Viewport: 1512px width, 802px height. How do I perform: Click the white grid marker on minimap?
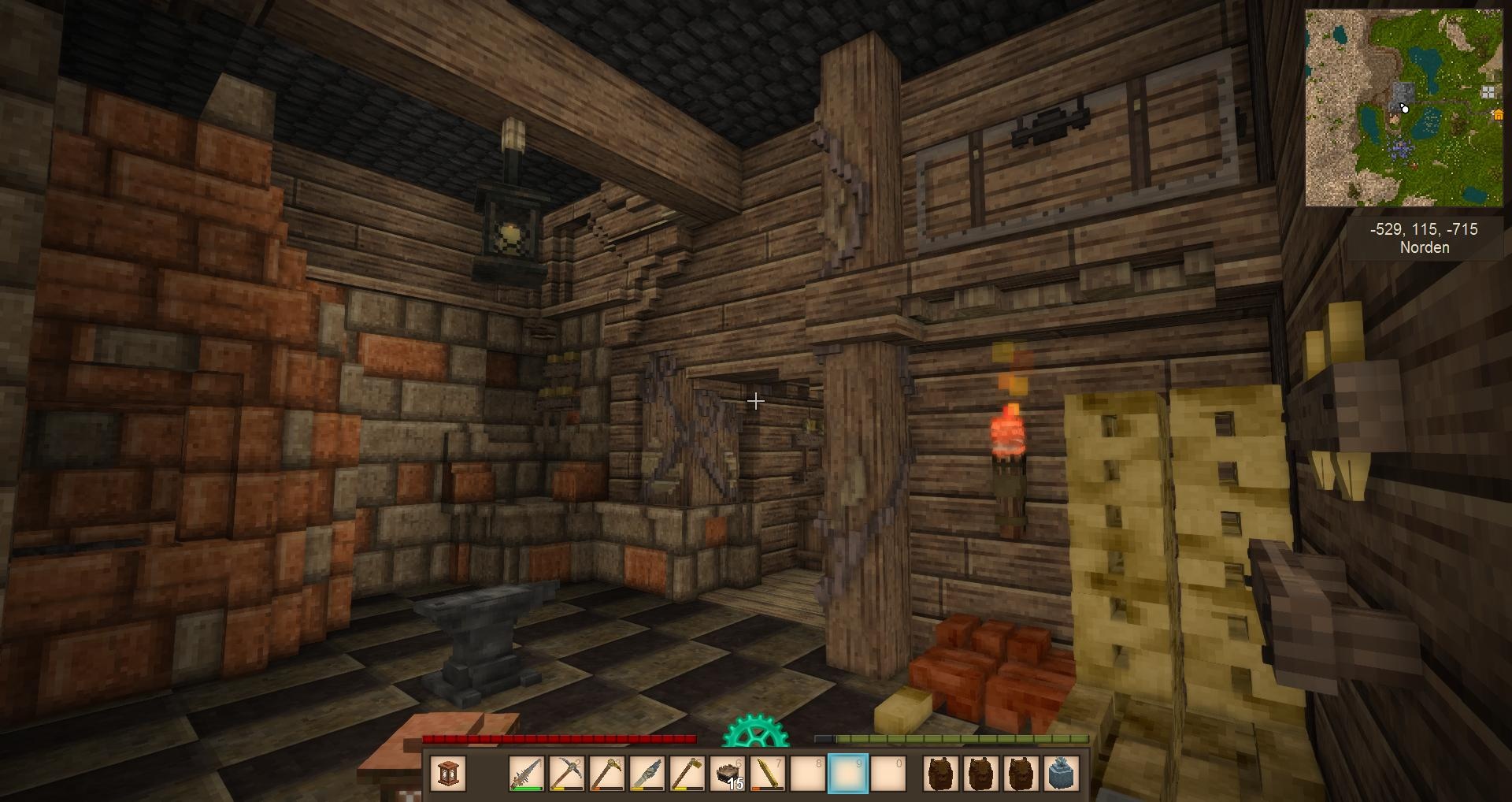click(x=1488, y=92)
